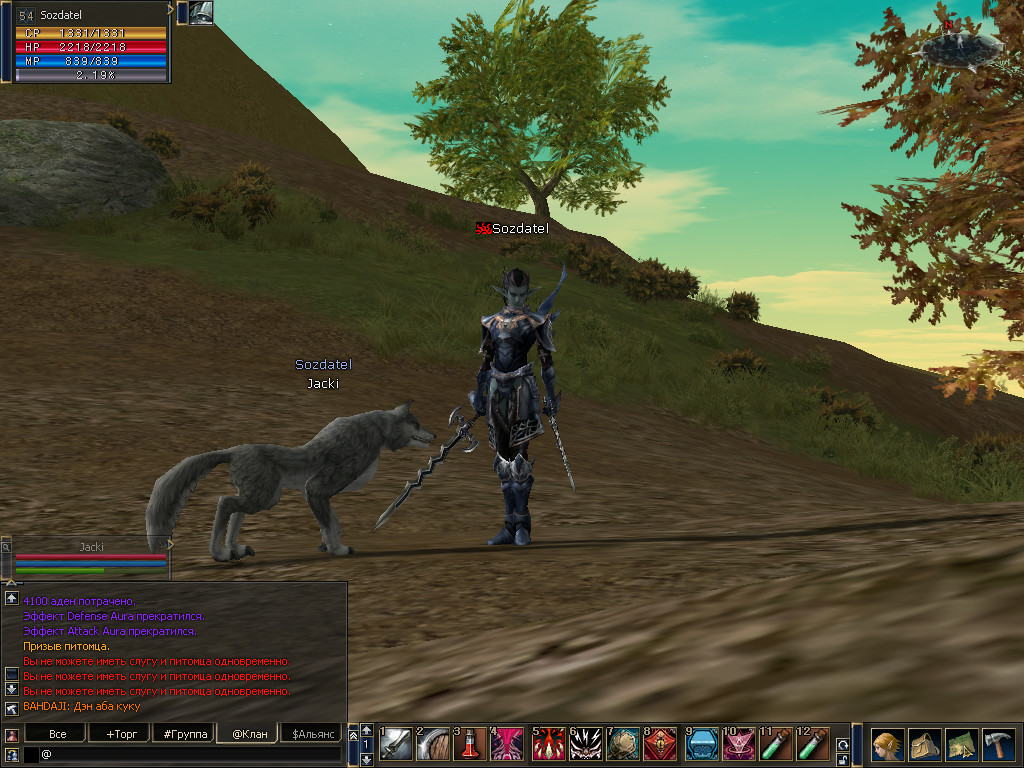Click the chat message input field
This screenshot has height=768, width=1024.
point(190,754)
